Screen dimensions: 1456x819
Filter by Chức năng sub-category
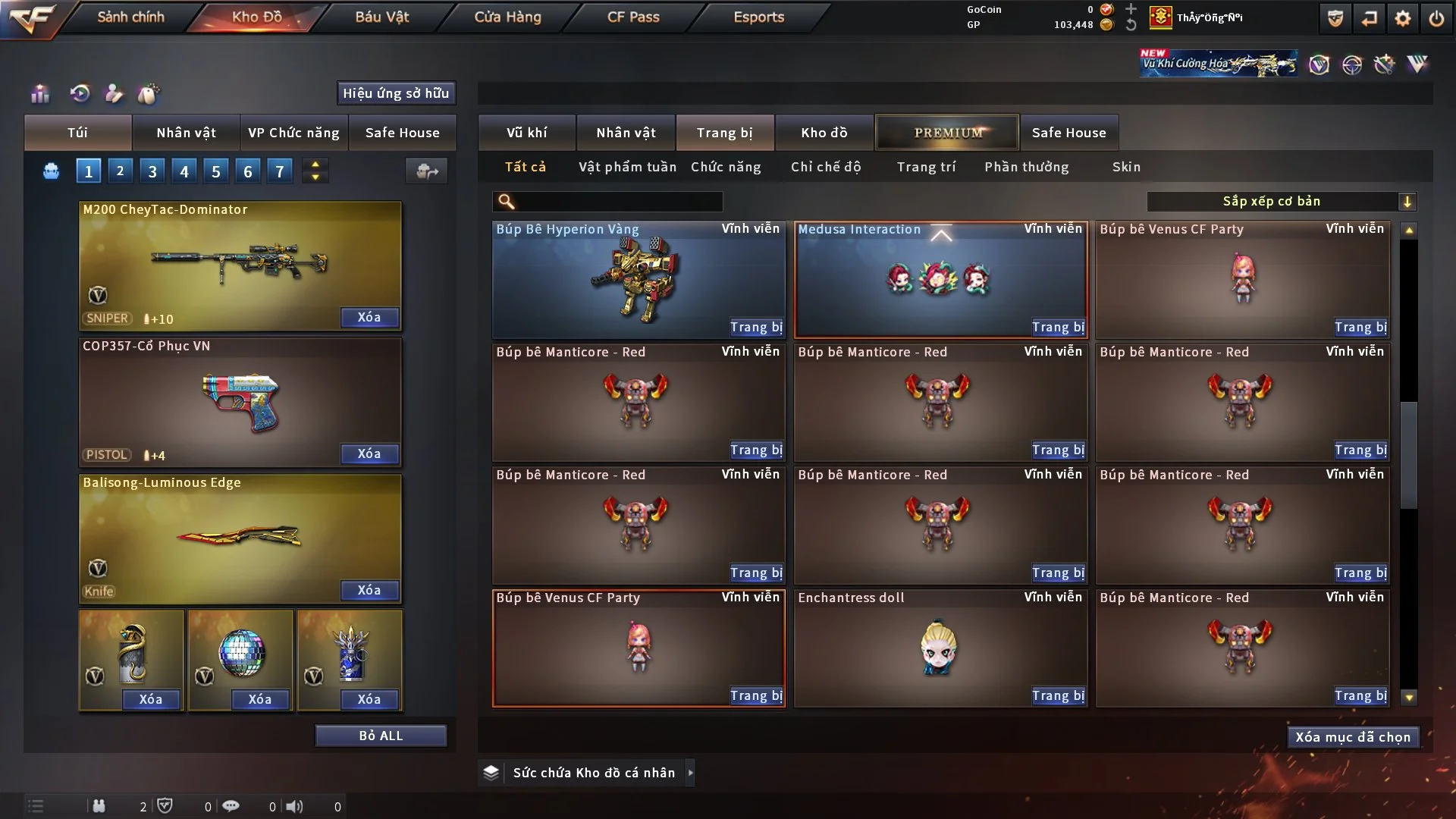pyautogui.click(x=726, y=167)
